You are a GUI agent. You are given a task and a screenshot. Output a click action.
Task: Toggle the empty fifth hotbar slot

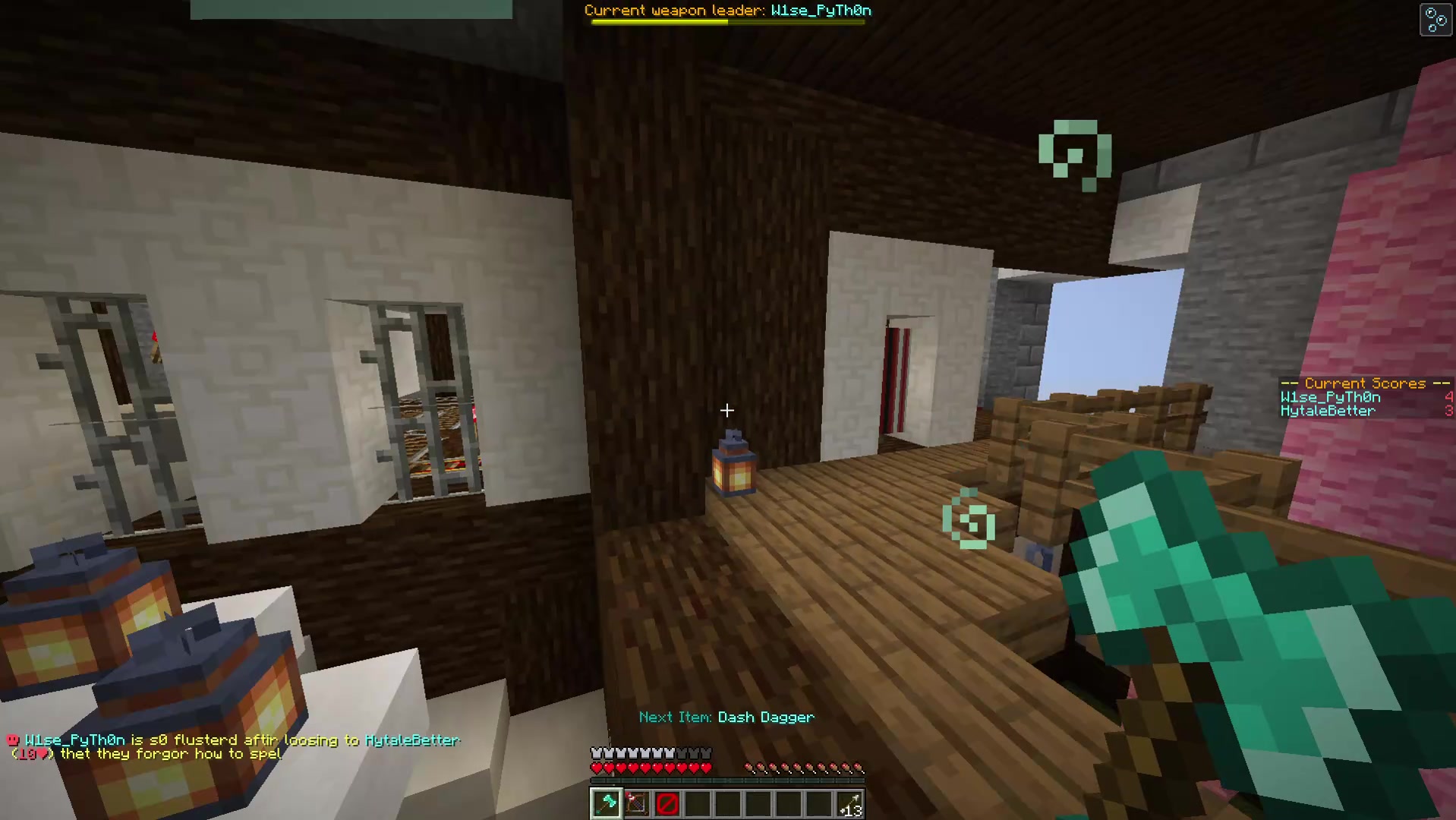click(x=727, y=803)
